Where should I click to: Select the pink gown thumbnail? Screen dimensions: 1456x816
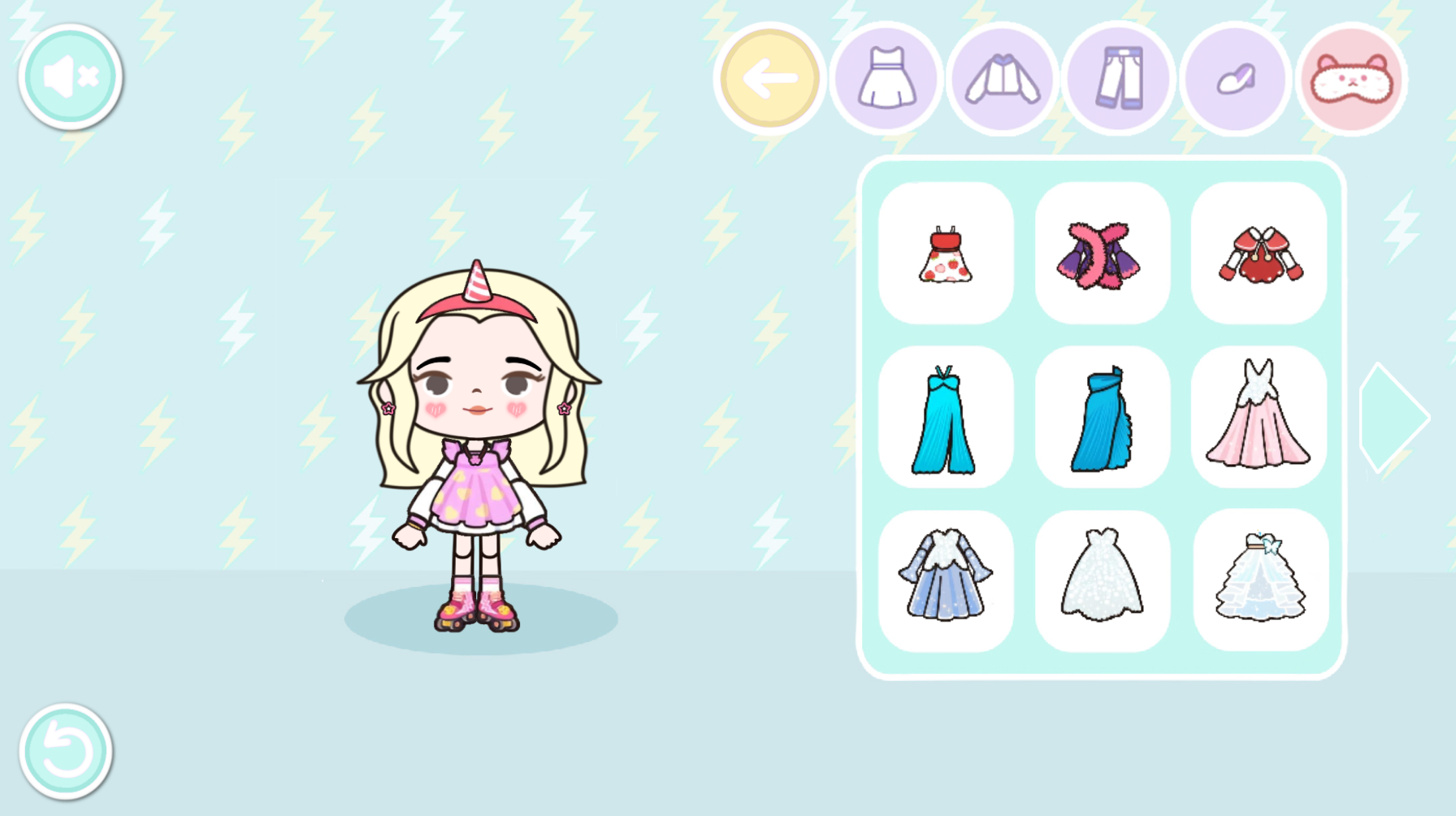1259,416
